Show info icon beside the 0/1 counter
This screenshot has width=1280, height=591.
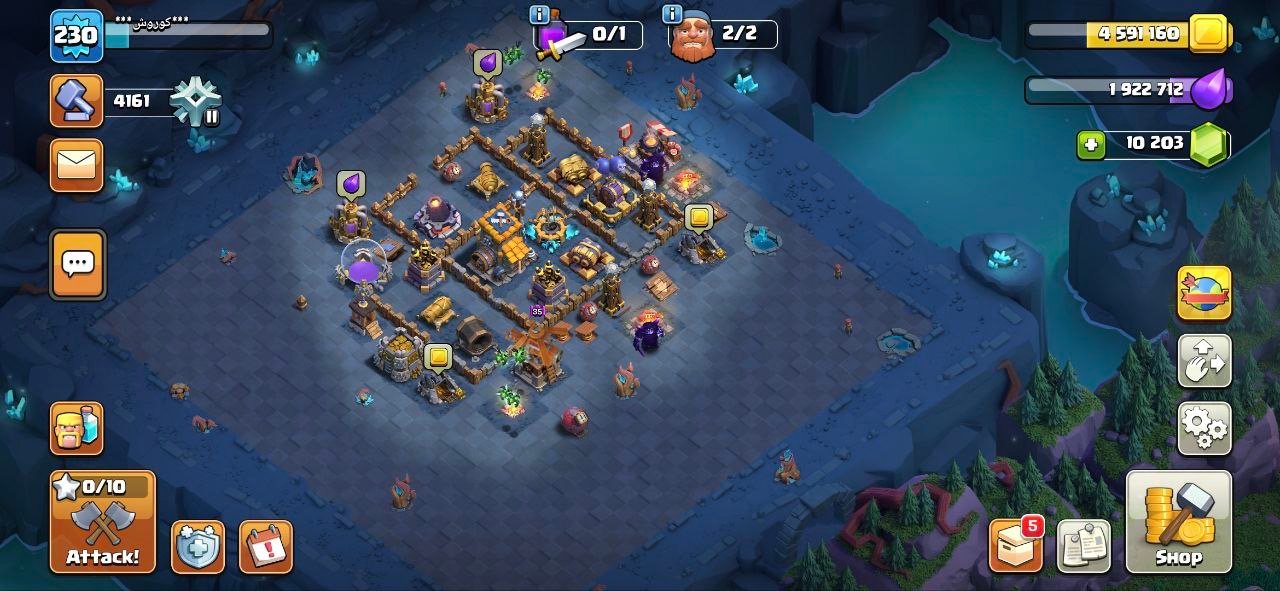click(540, 15)
